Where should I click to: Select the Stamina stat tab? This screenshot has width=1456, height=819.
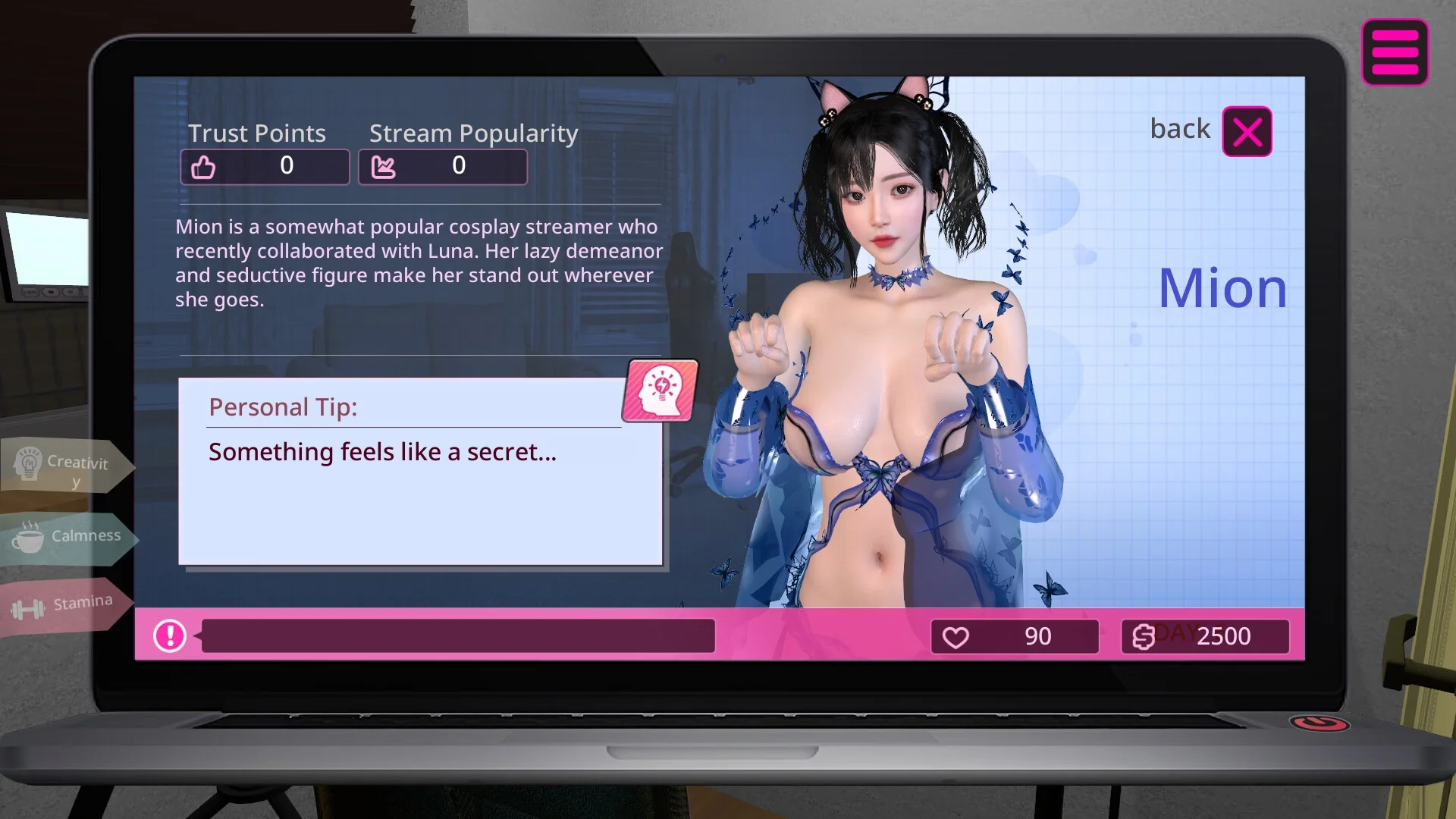point(64,605)
